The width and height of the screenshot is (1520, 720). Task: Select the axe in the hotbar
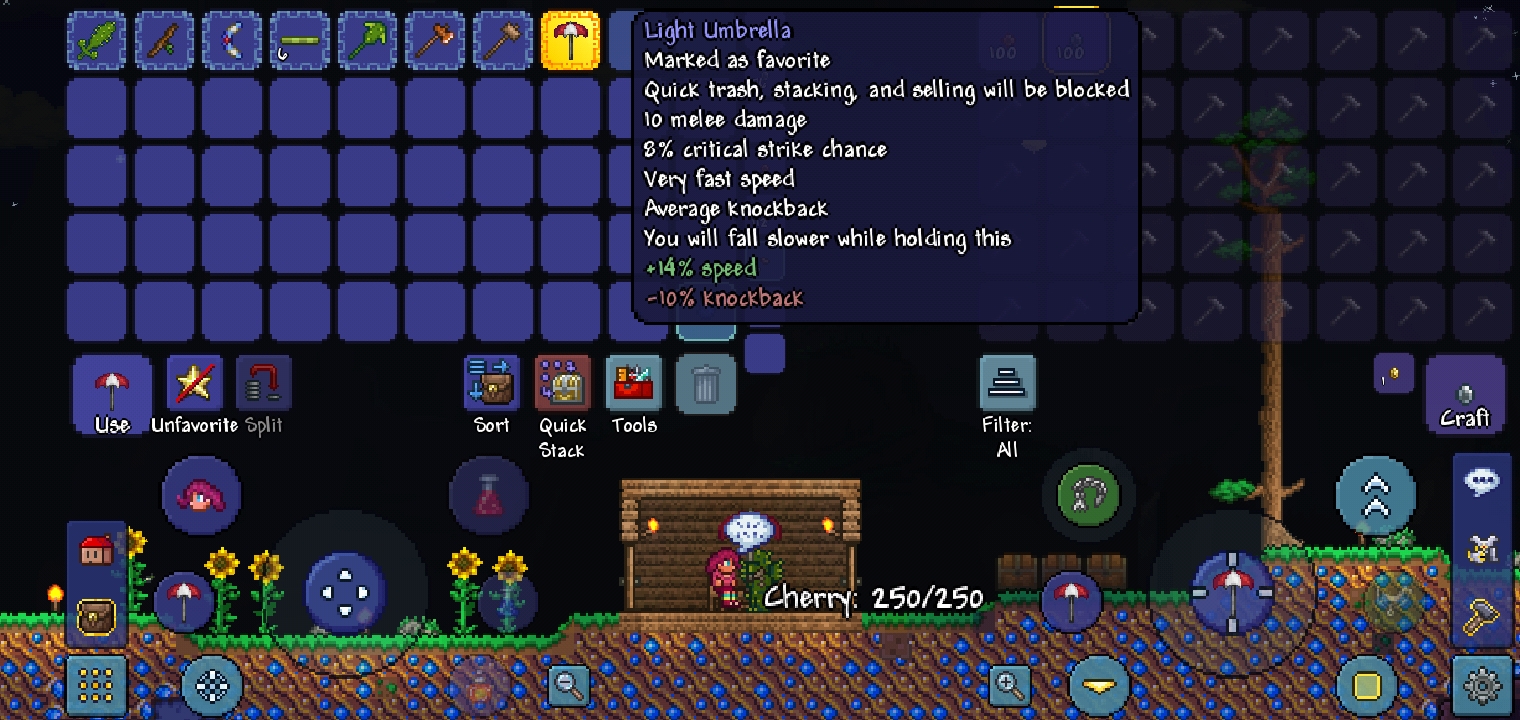(x=435, y=39)
